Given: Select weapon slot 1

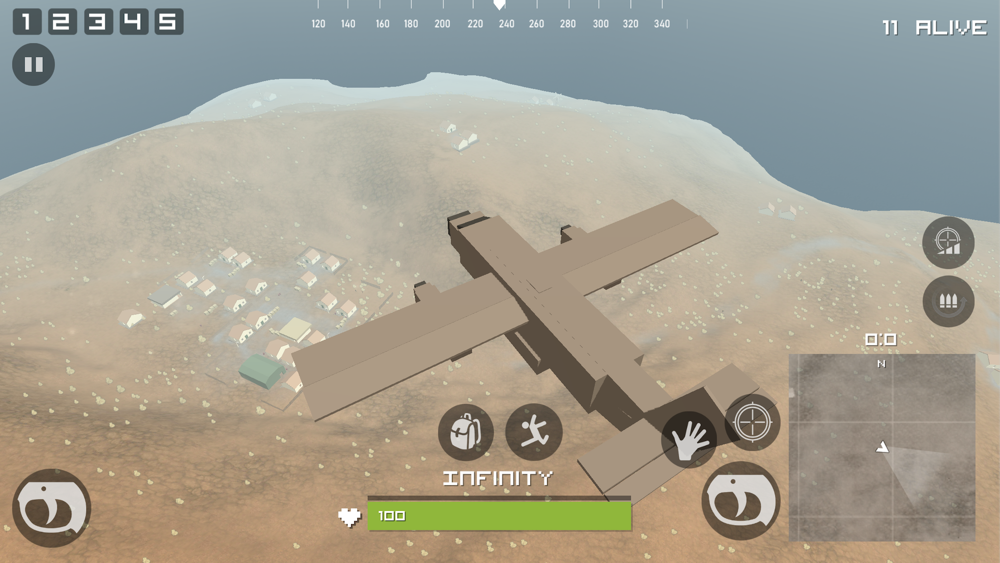Looking at the screenshot, I should click(x=26, y=21).
